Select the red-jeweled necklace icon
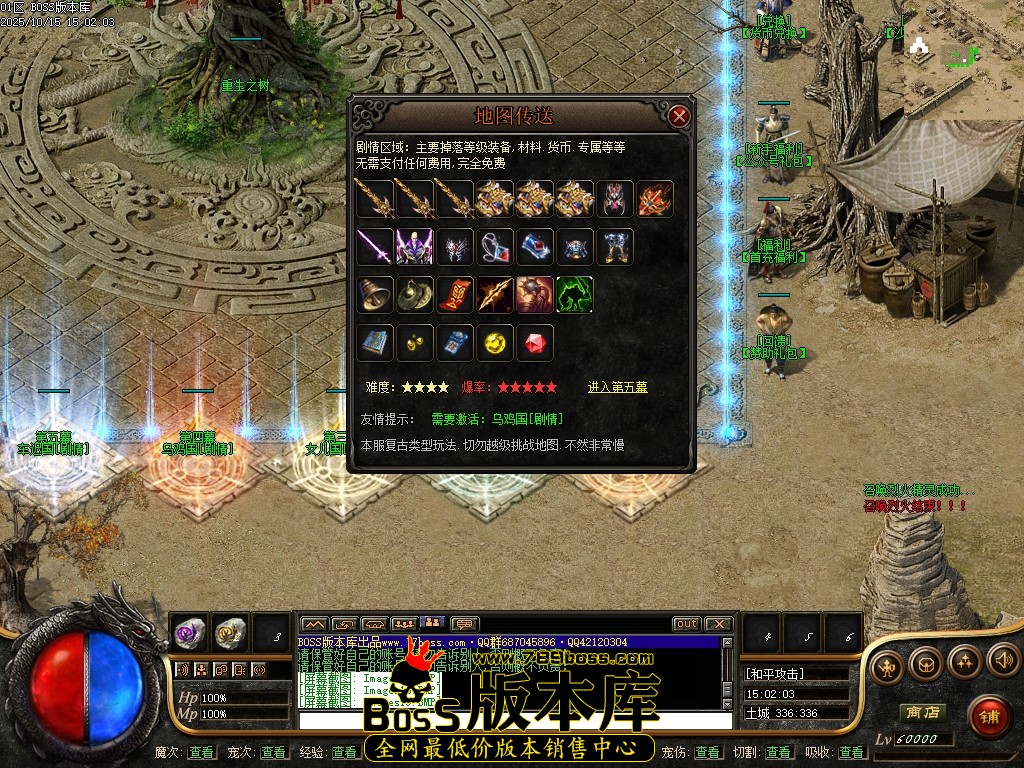1024x768 pixels. 495,246
